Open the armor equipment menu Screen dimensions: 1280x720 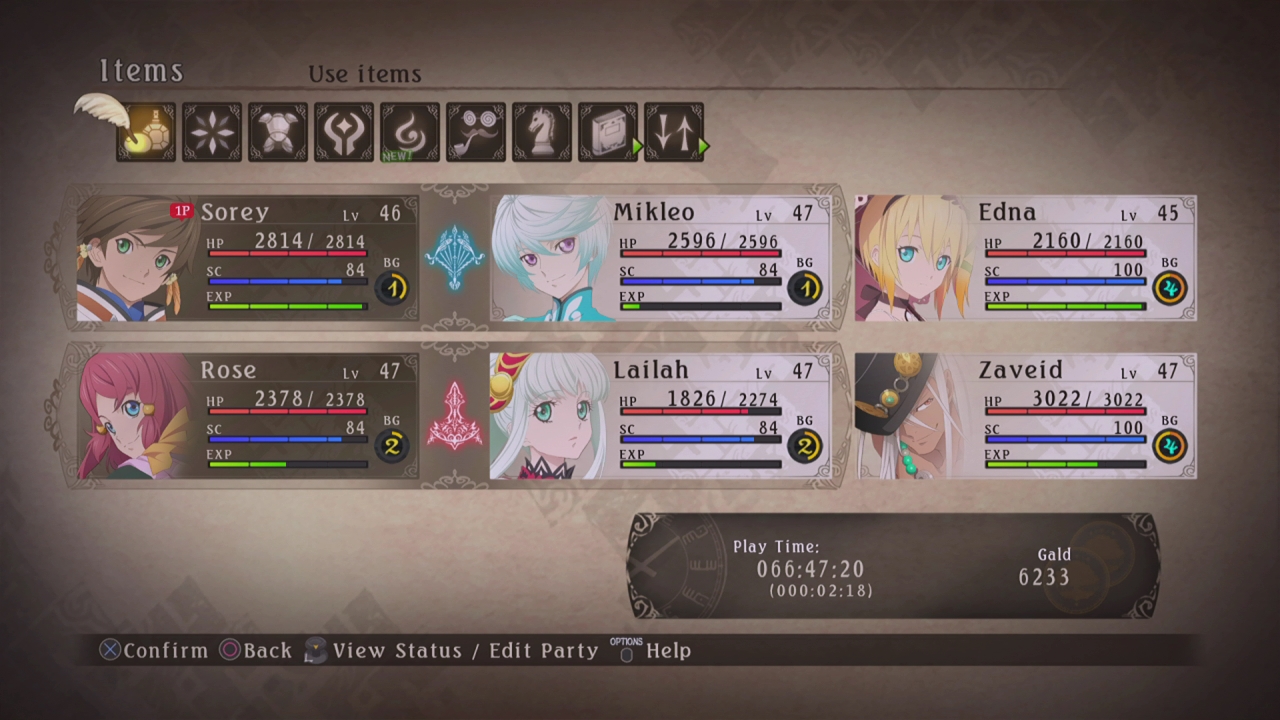[x=278, y=132]
